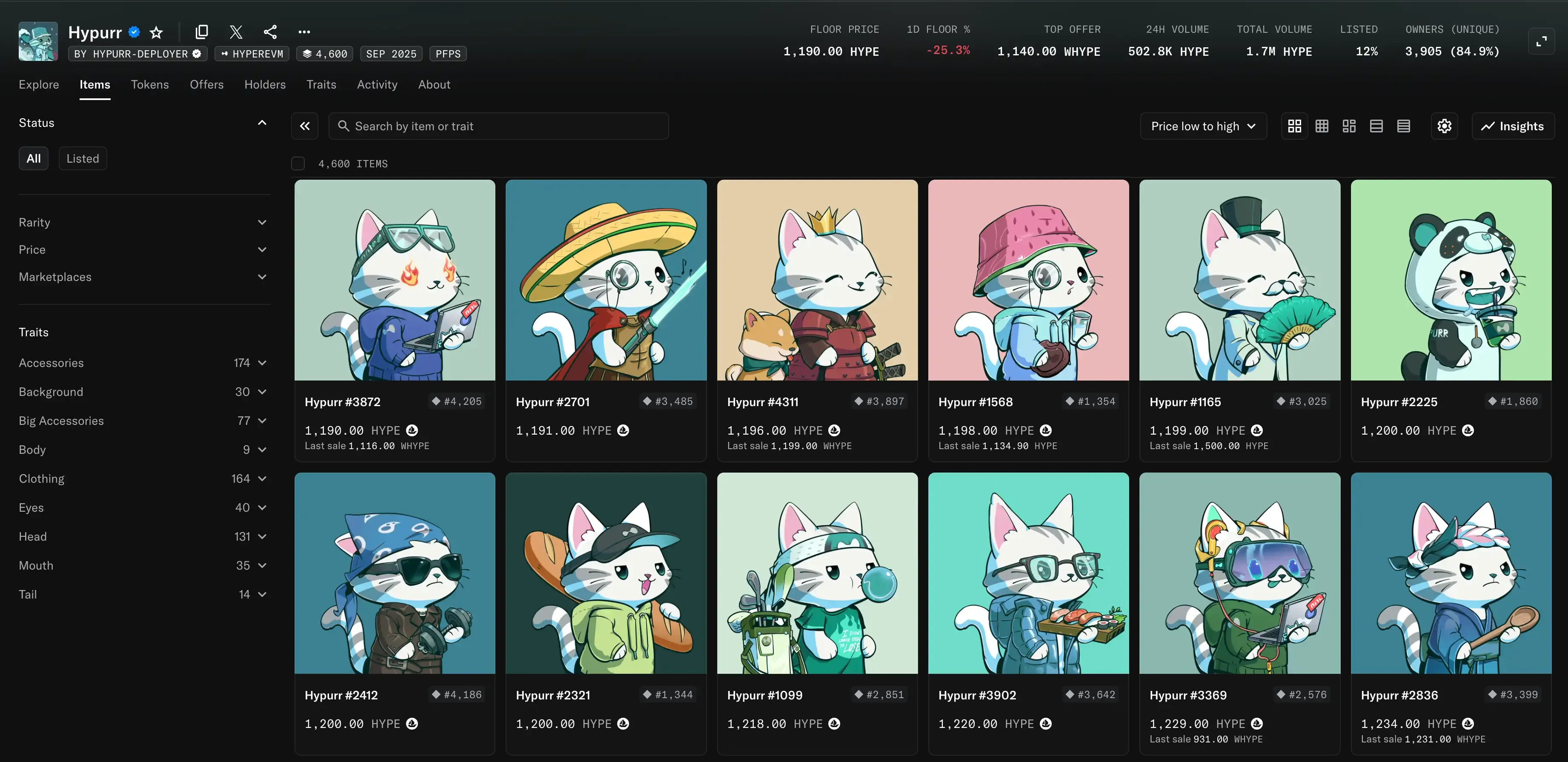
Task: Switch to the Activity tab
Action: 377,85
